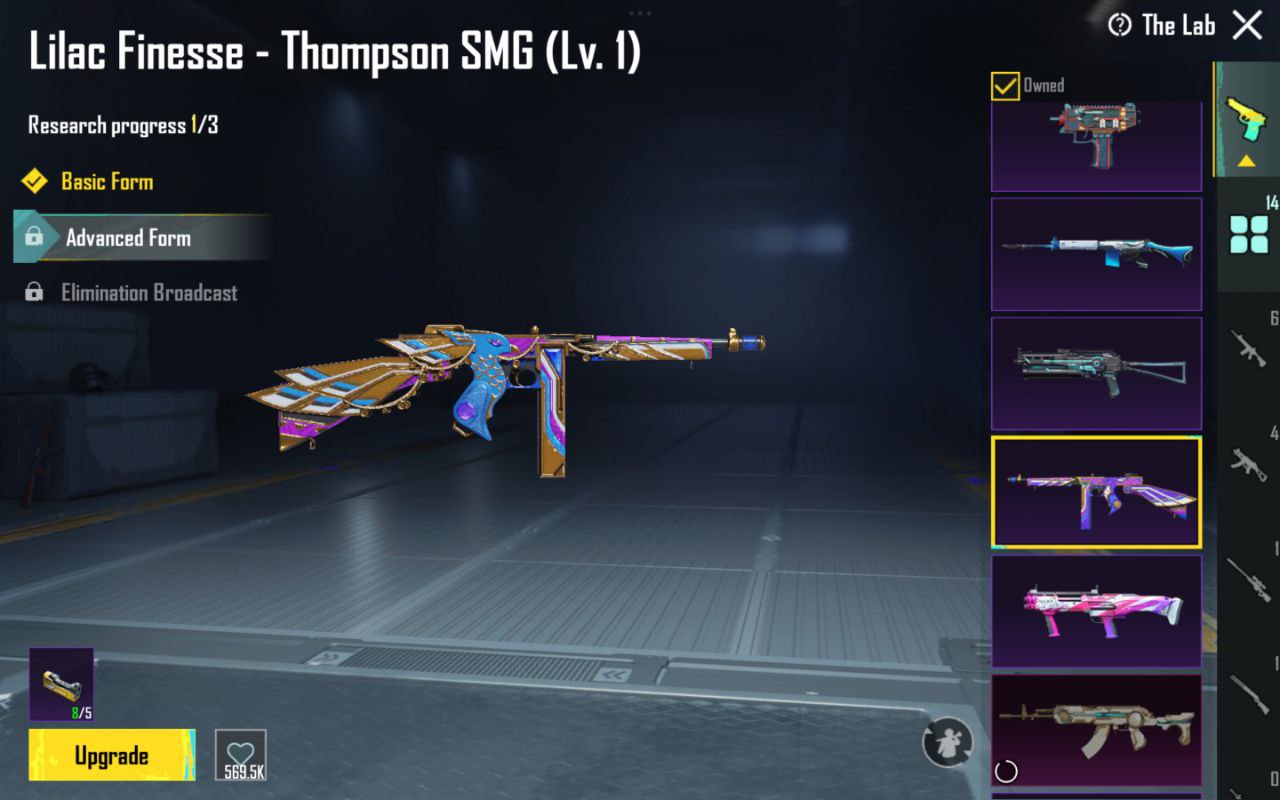Choose the dark folding-stock SMG skin thumbnail
This screenshot has height=800, width=1280.
1096,373
